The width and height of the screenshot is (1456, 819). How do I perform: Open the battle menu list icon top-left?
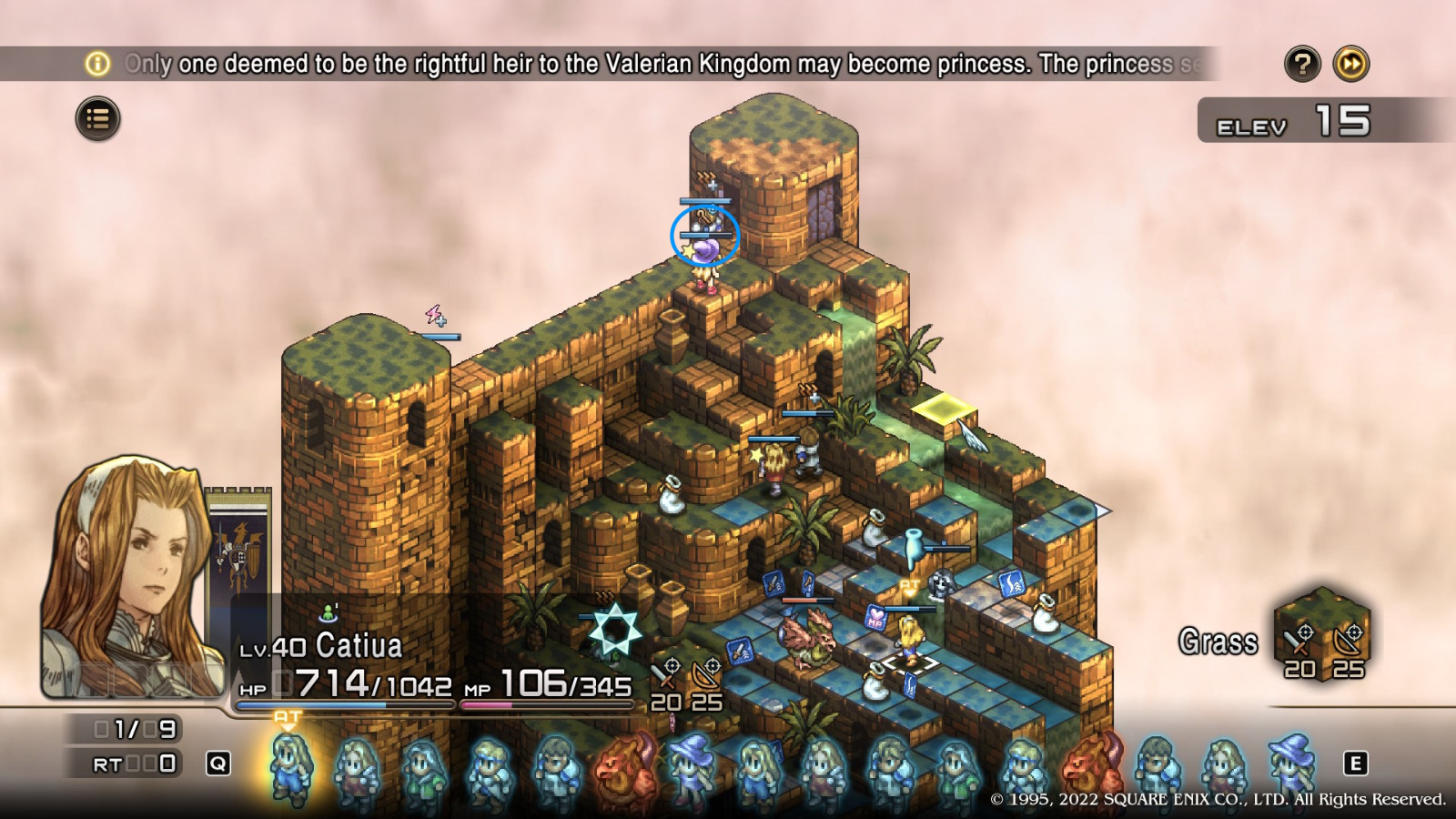pos(100,118)
